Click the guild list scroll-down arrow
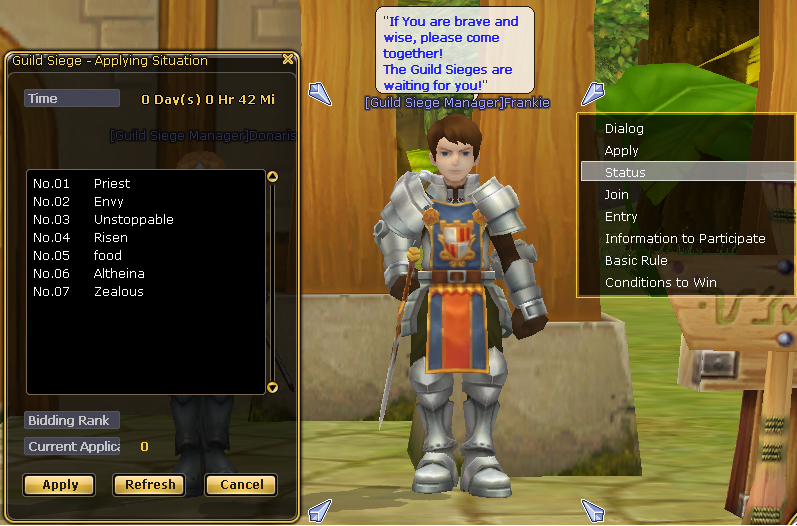797x526 pixels. click(272, 387)
